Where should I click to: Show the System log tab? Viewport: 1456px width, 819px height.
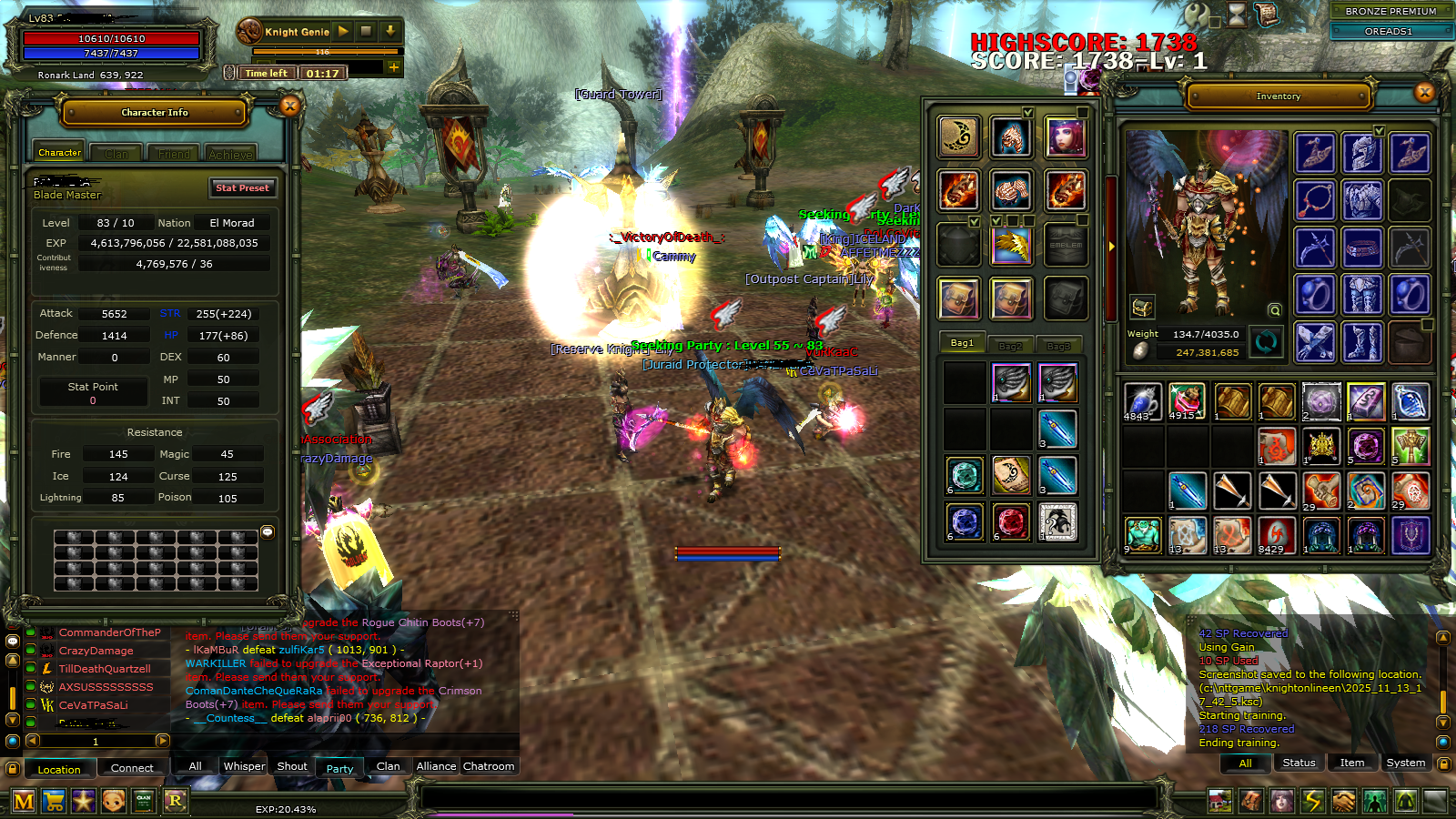pyautogui.click(x=1405, y=763)
